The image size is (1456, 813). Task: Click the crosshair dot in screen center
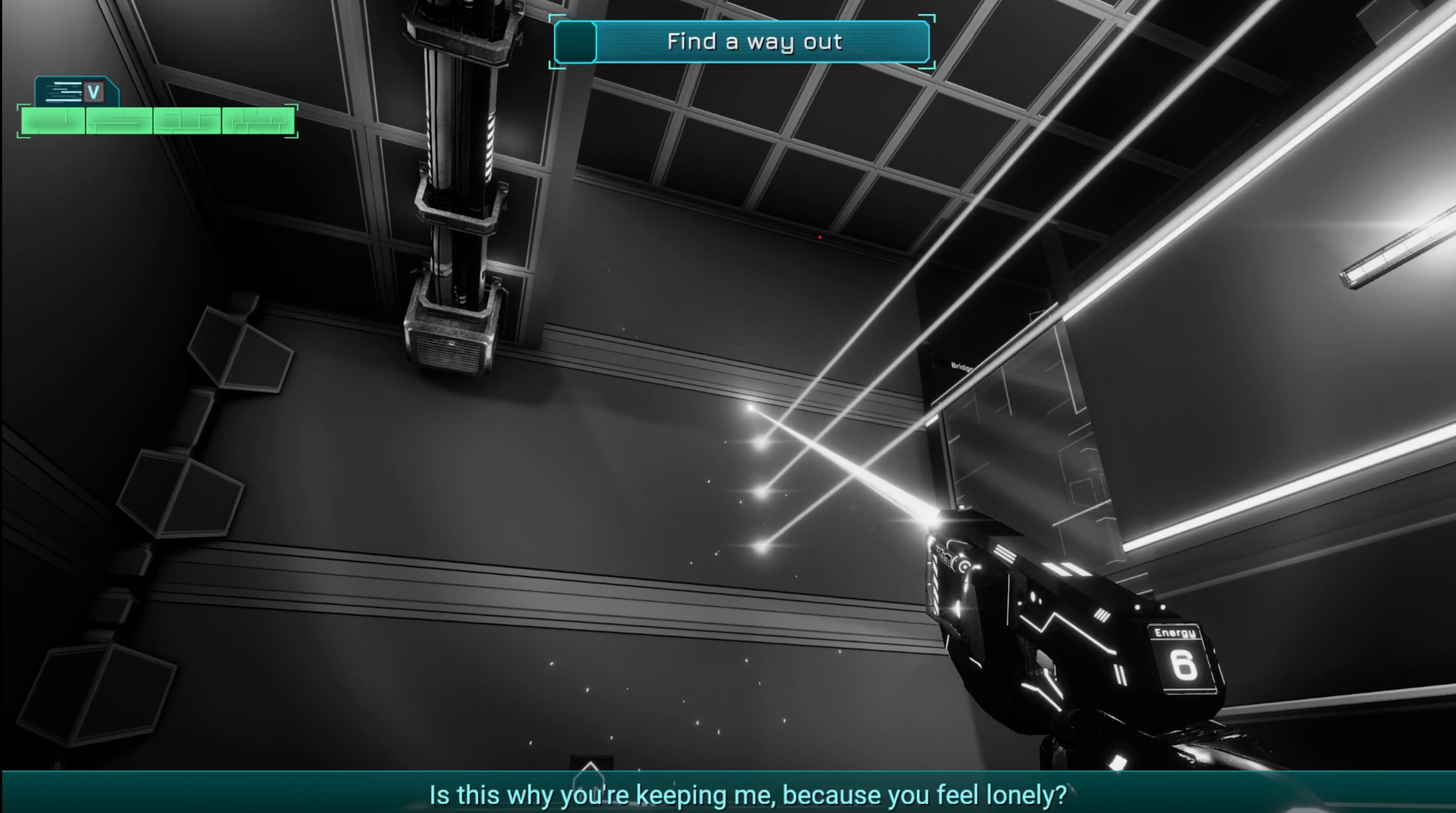tap(819, 237)
